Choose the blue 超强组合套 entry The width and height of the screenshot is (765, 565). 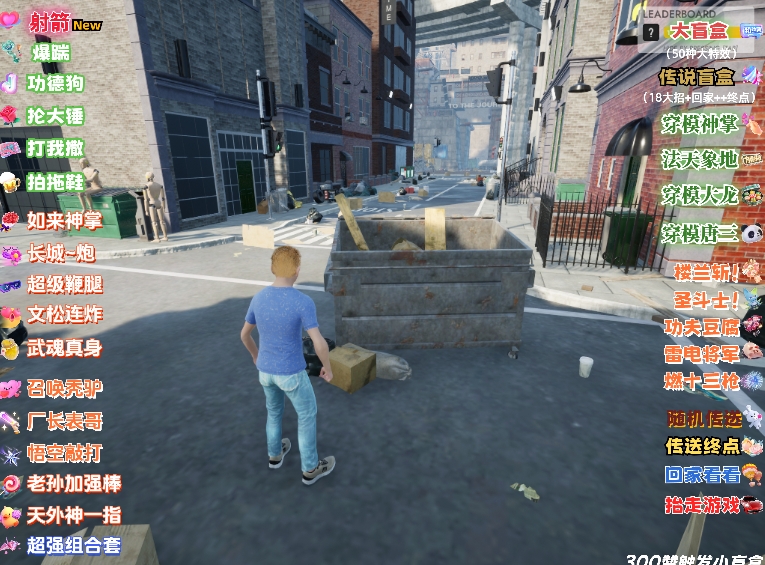point(74,546)
